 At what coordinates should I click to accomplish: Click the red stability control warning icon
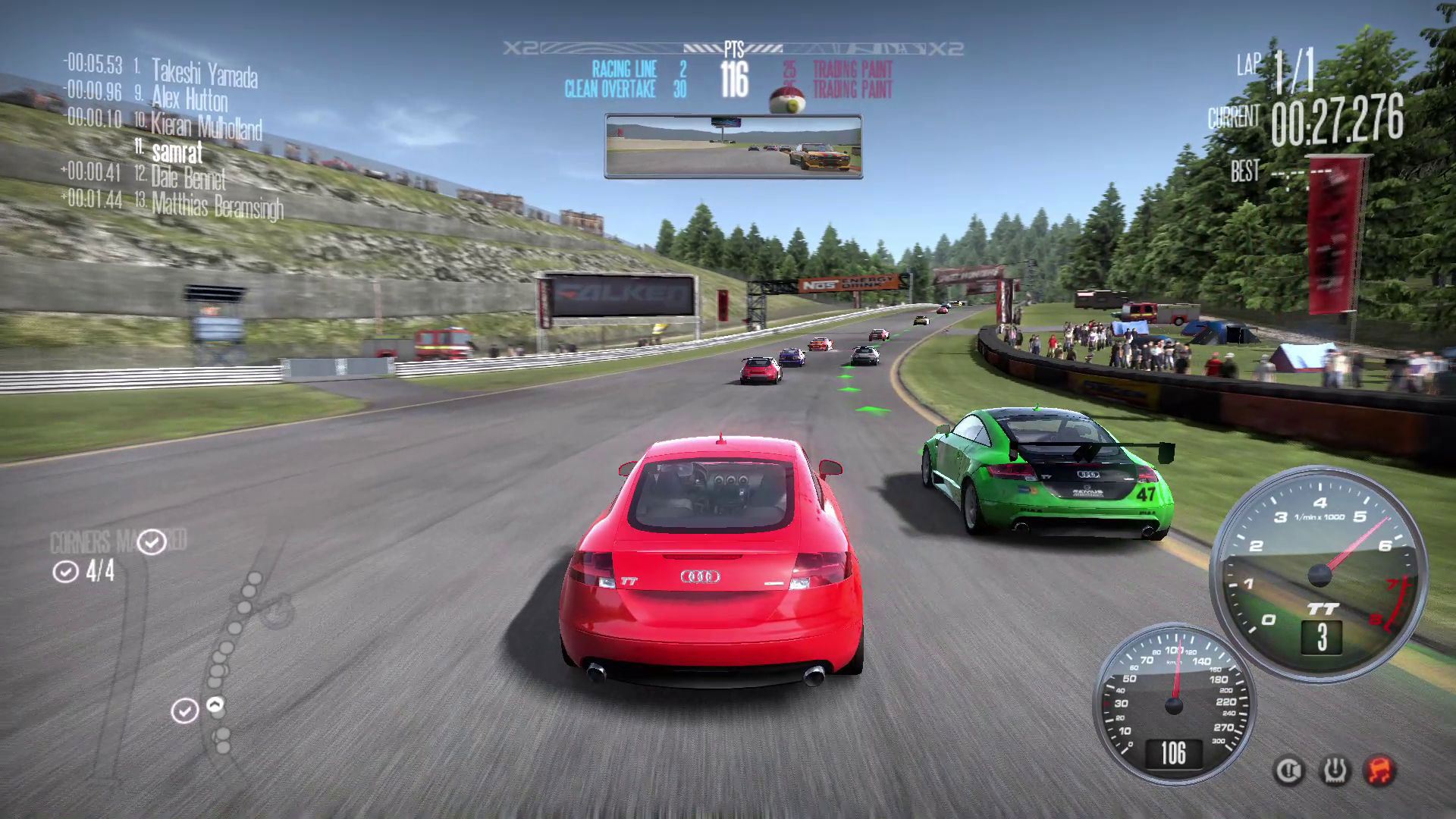point(1380,770)
